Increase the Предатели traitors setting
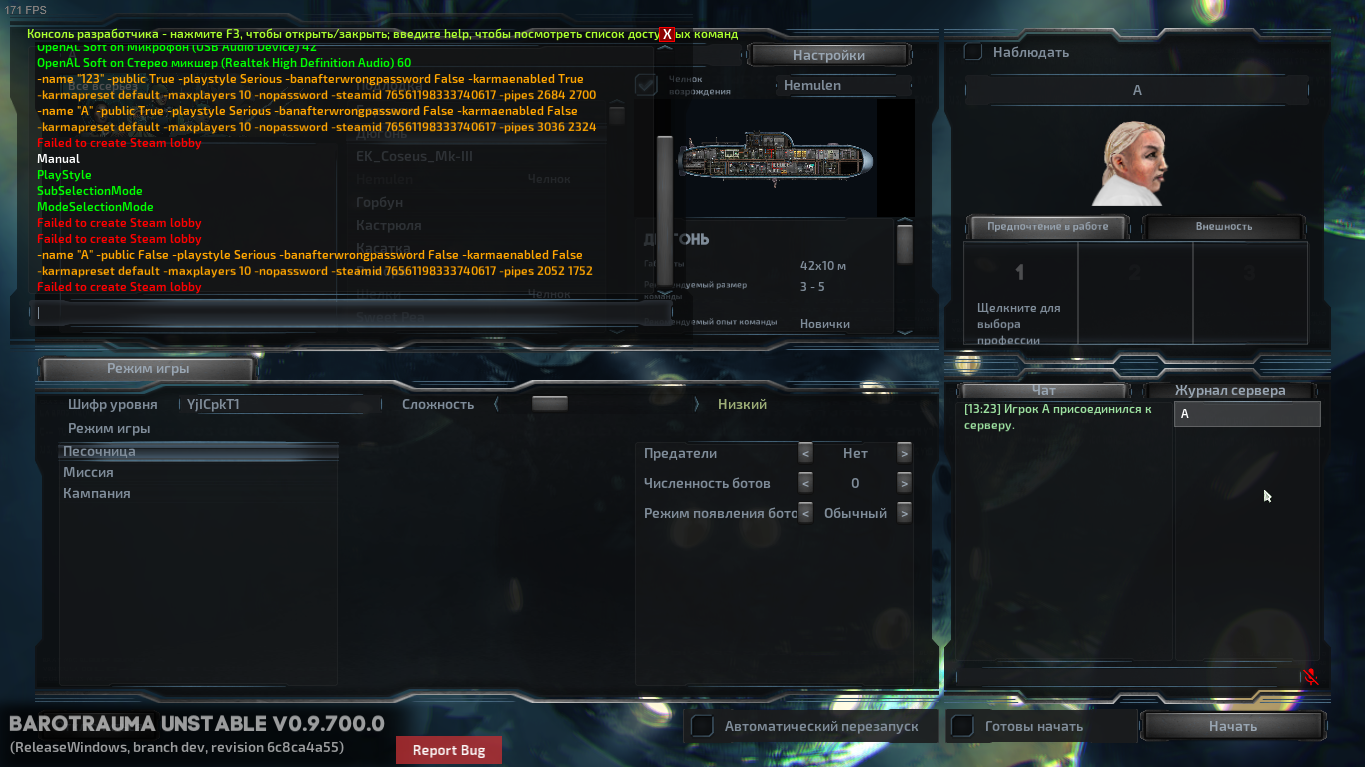Image resolution: width=1365 pixels, height=767 pixels. point(904,453)
